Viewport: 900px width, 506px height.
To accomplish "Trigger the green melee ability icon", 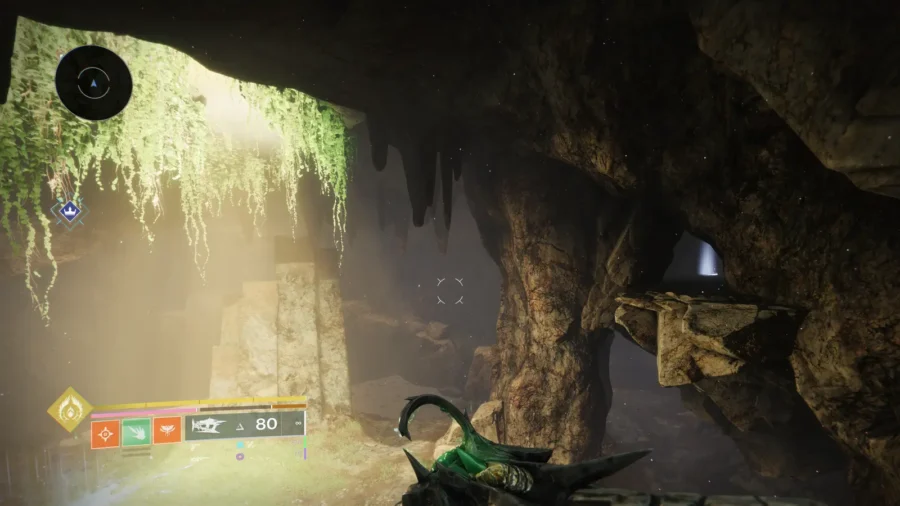I will (x=136, y=432).
